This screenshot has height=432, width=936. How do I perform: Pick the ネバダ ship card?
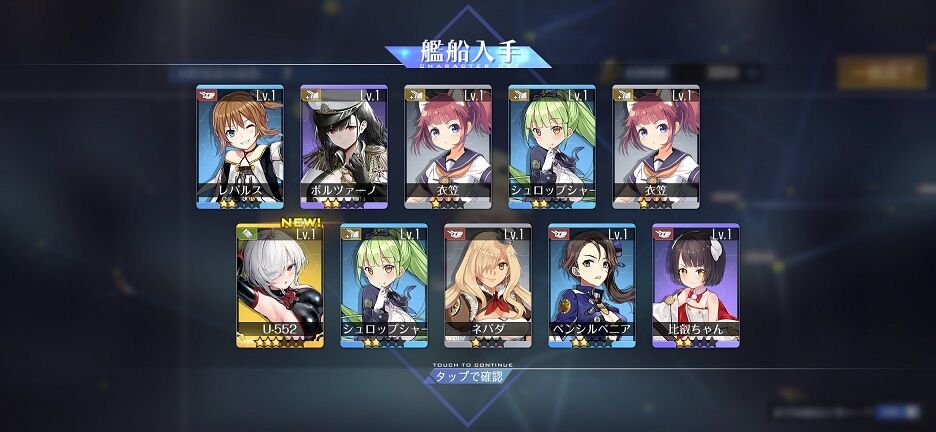tap(488, 285)
